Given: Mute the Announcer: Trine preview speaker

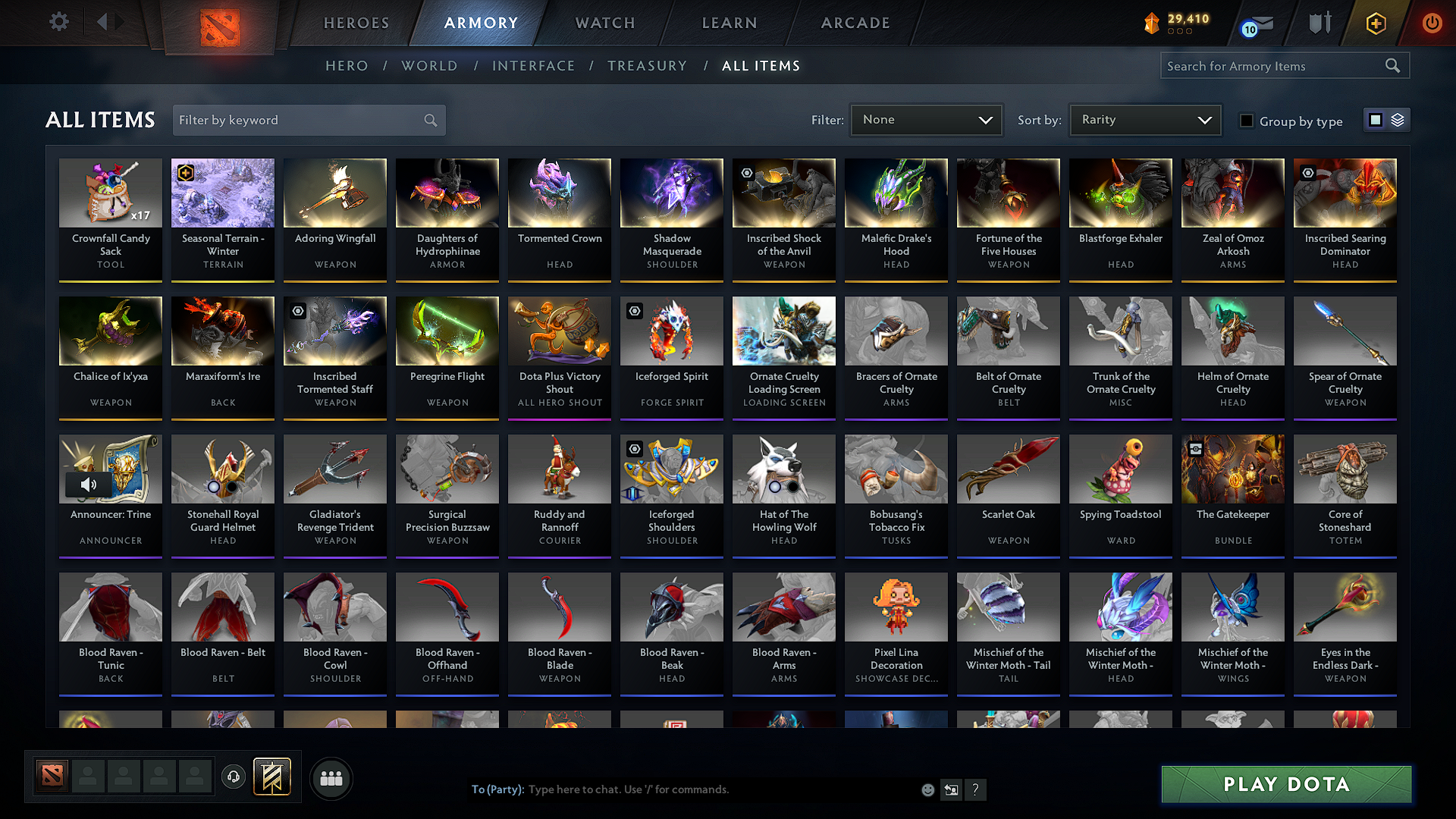Looking at the screenshot, I should pos(89,485).
